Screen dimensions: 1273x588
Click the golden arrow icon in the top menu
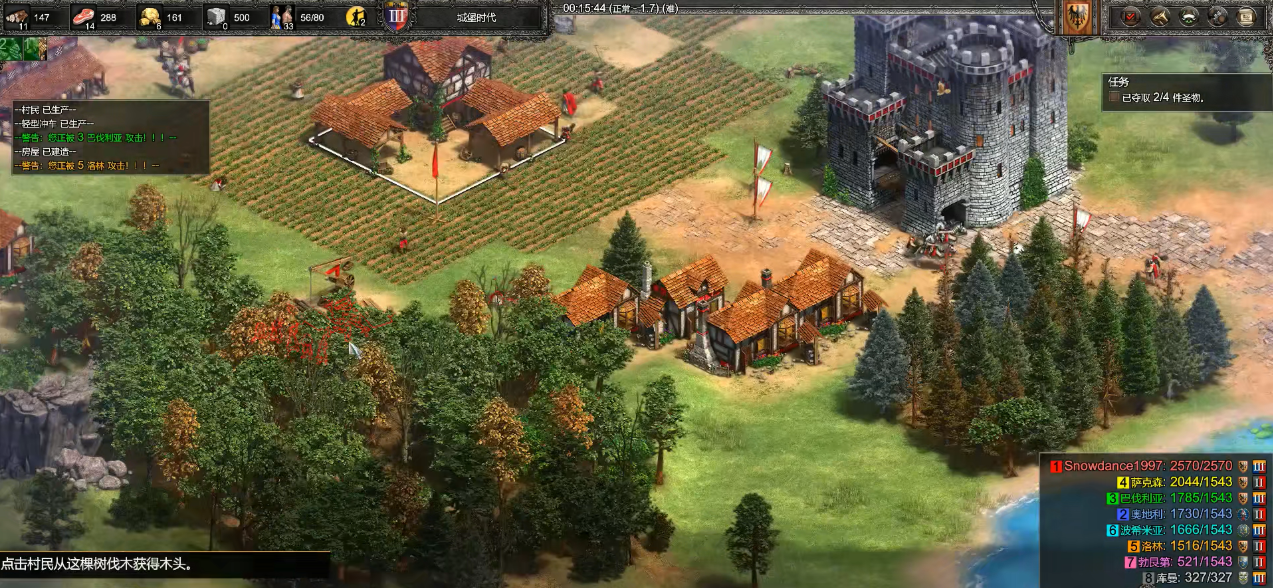point(1161,16)
